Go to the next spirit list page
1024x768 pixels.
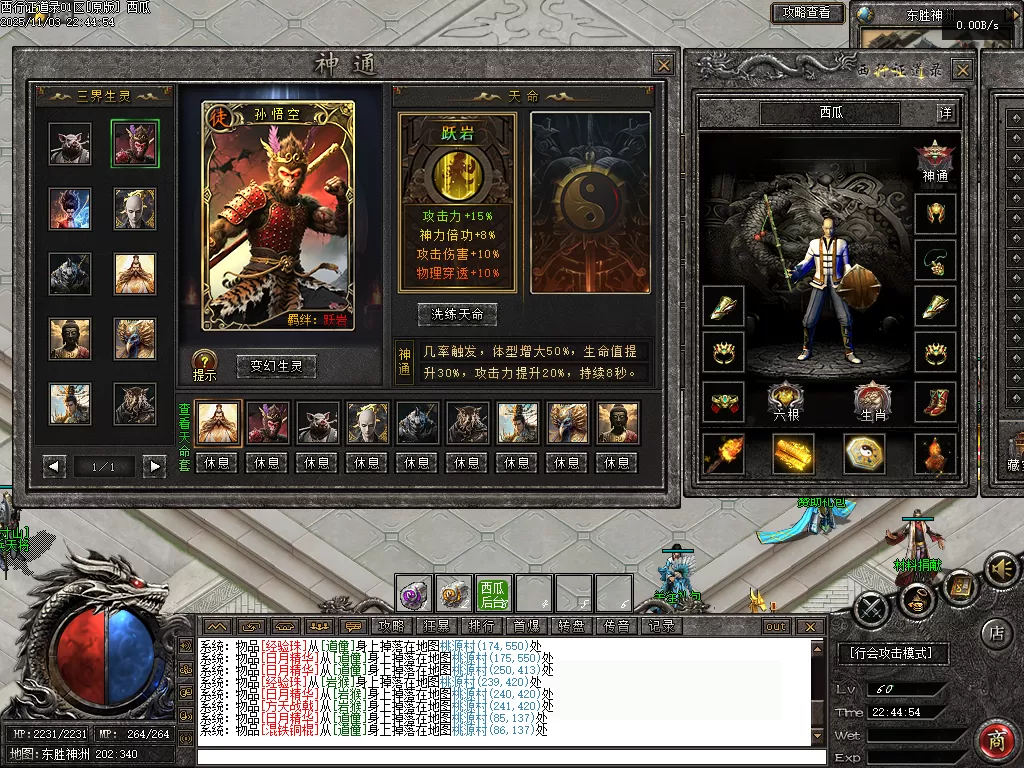[x=153, y=466]
